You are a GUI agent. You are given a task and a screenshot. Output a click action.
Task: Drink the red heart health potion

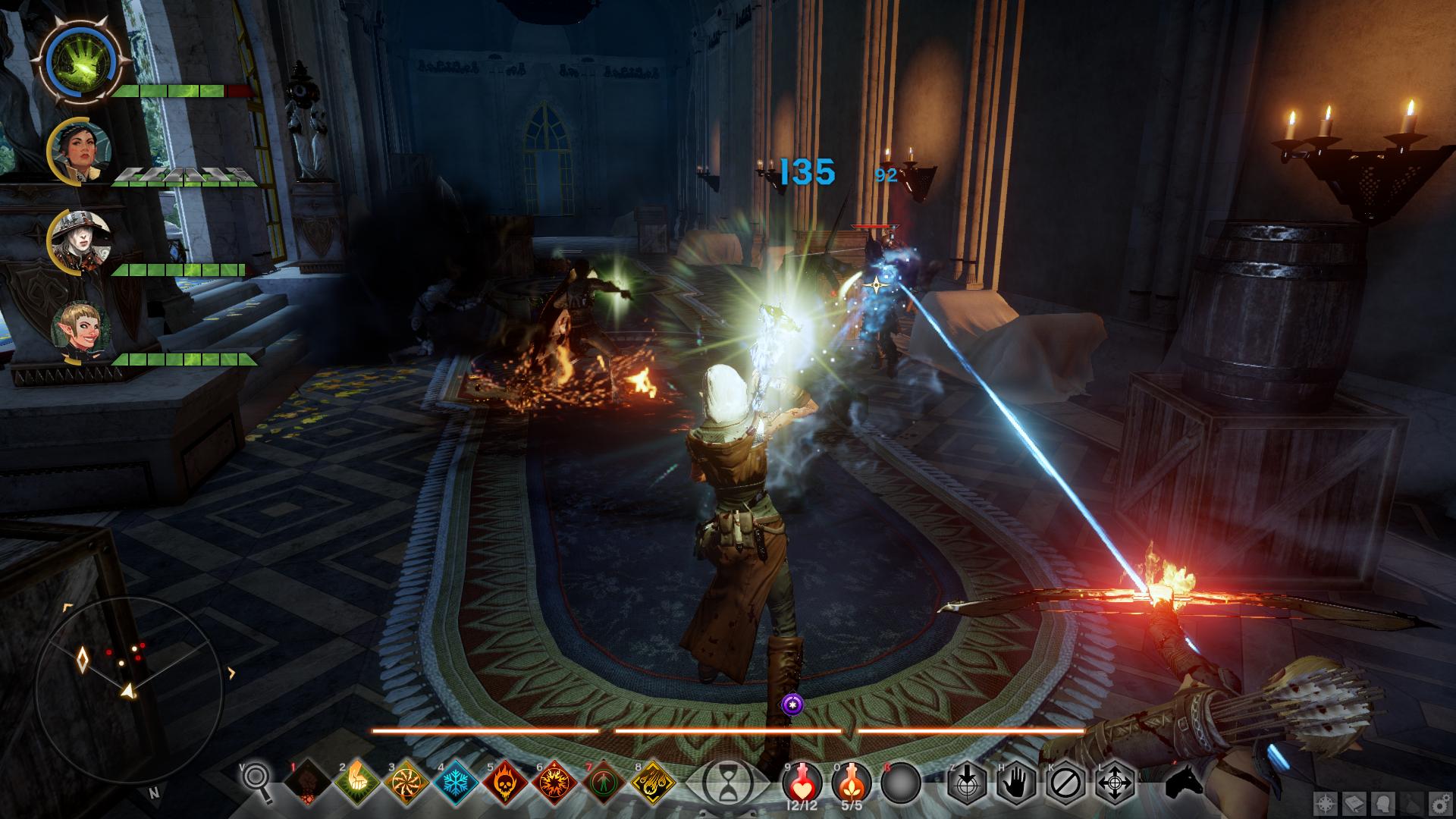(x=802, y=780)
